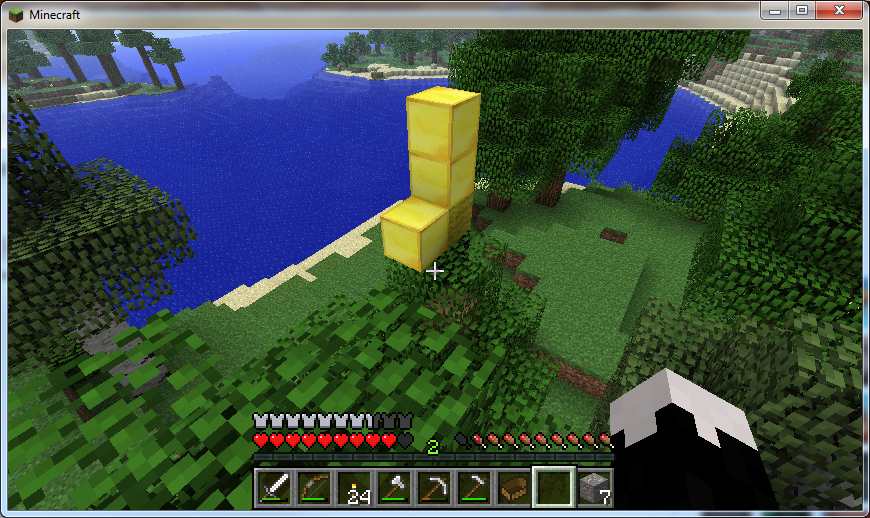Select the stone block stack of 7

(593, 486)
